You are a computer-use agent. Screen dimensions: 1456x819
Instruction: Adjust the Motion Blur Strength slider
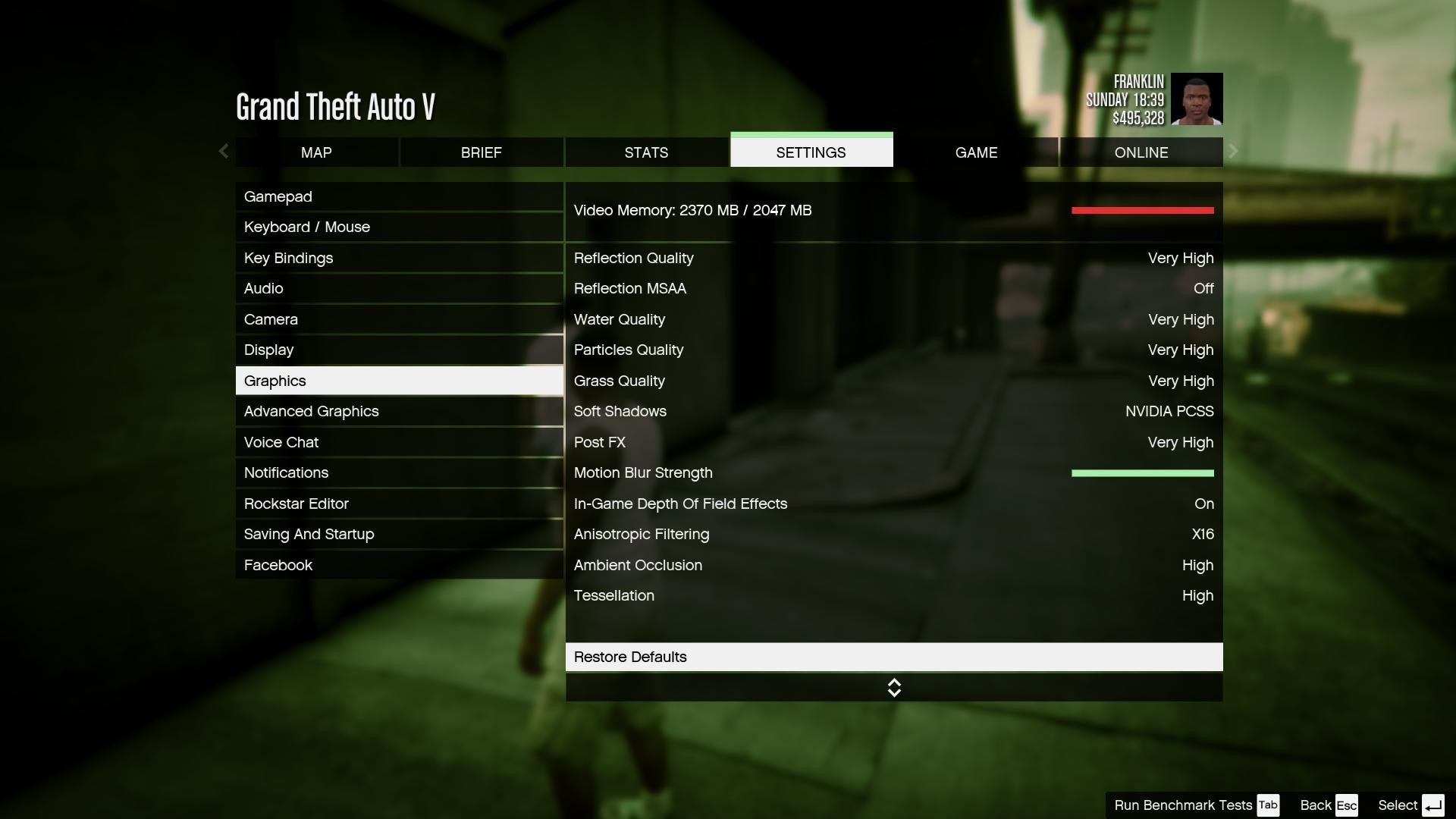[x=1142, y=473]
